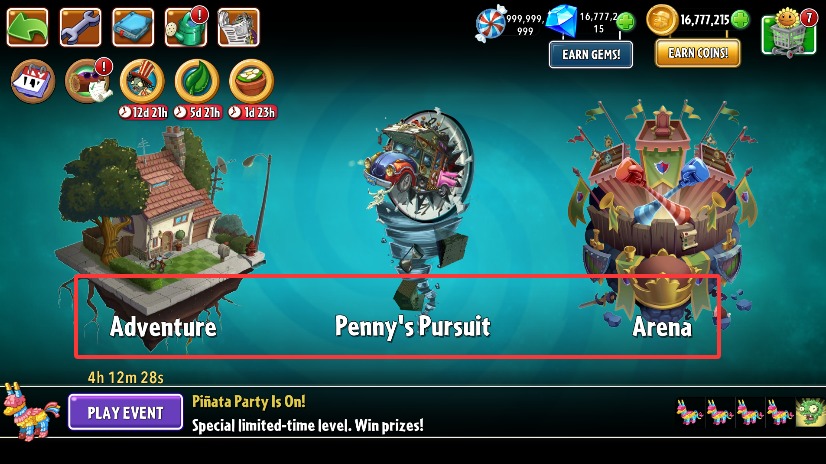The image size is (826, 464).
Task: Add coins with the green plus button
Action: coord(740,19)
